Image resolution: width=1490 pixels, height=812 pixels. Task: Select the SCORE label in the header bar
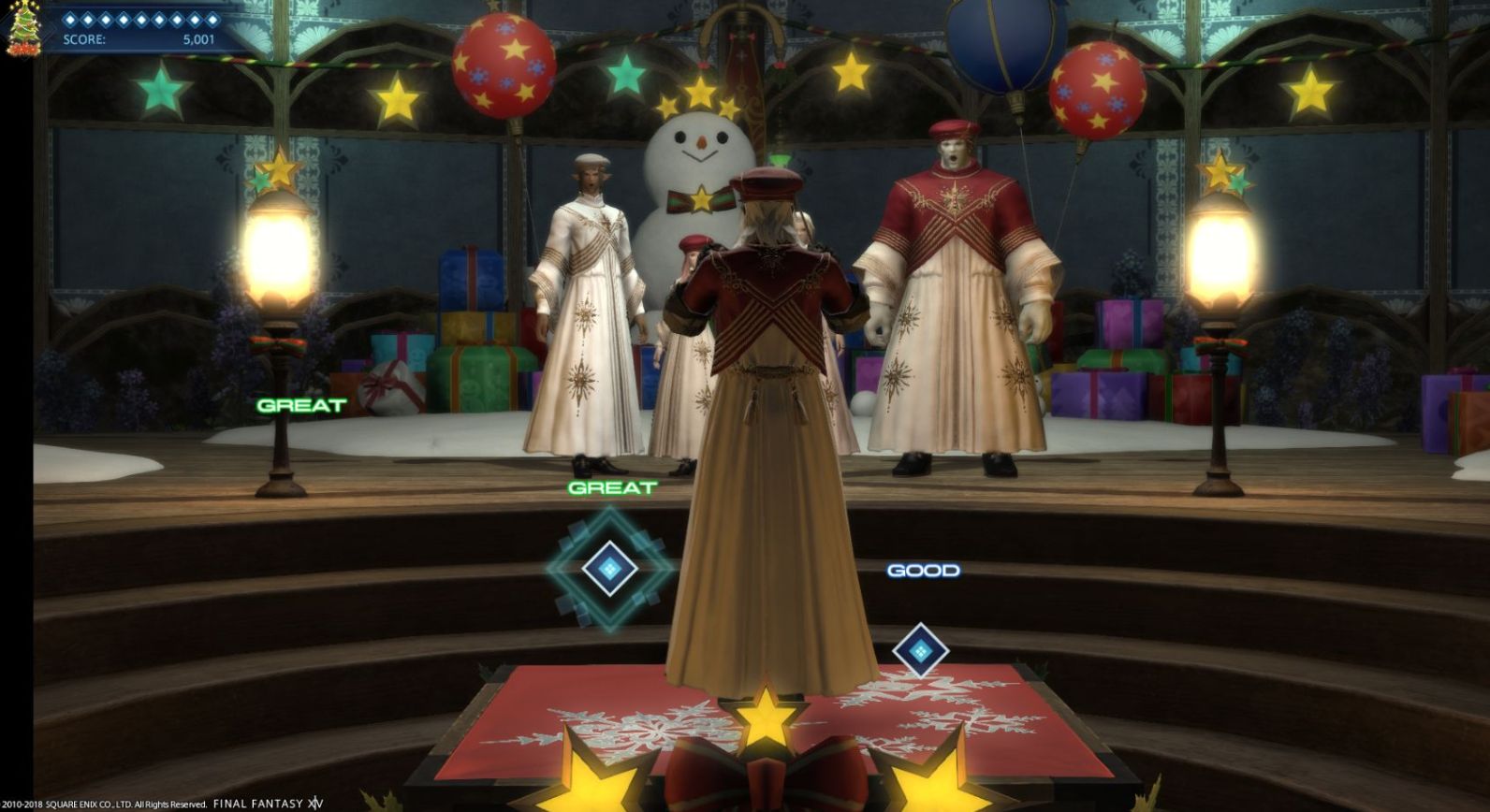pyautogui.click(x=83, y=39)
